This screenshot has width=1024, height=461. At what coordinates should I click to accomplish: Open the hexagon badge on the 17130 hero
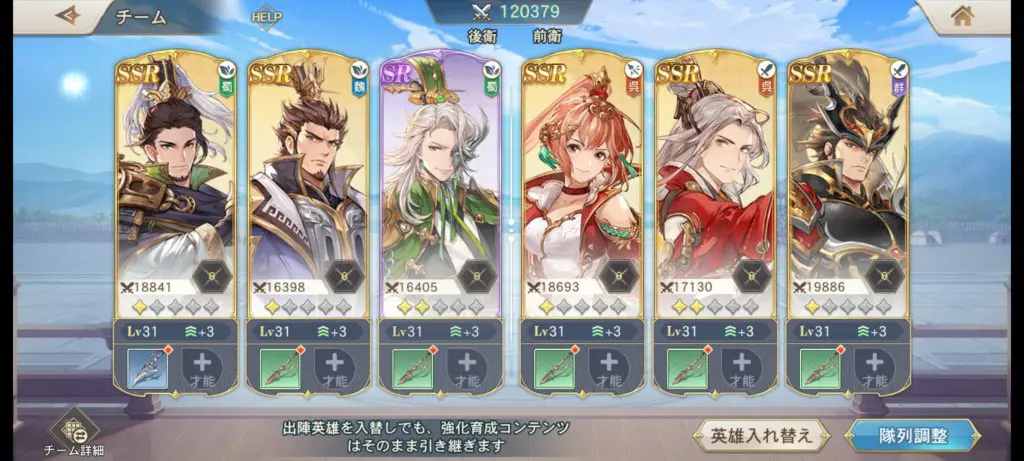pyautogui.click(x=752, y=274)
